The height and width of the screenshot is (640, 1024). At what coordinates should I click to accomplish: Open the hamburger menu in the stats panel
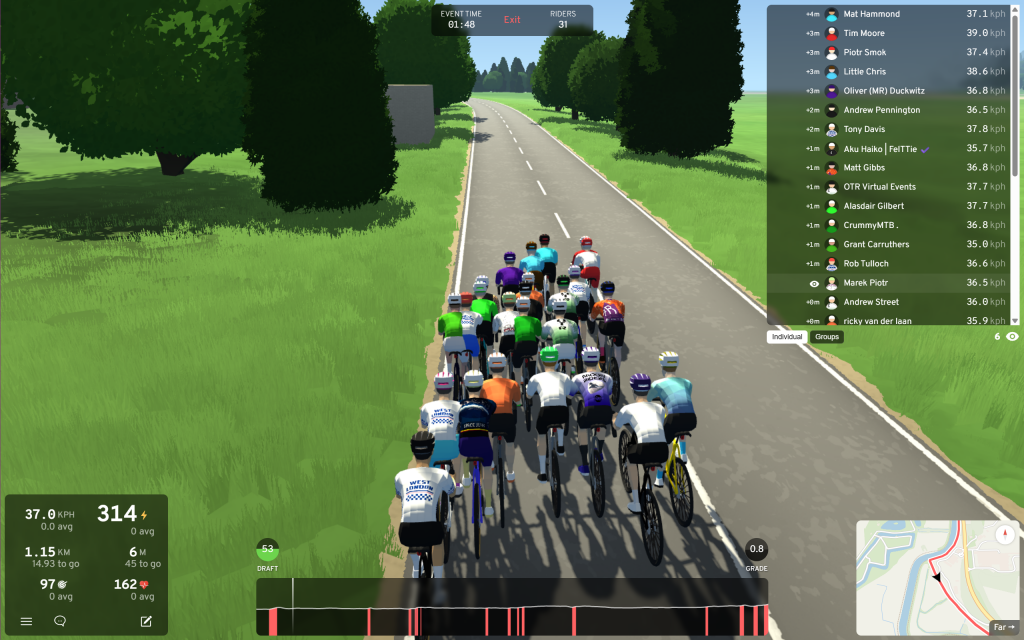point(27,621)
